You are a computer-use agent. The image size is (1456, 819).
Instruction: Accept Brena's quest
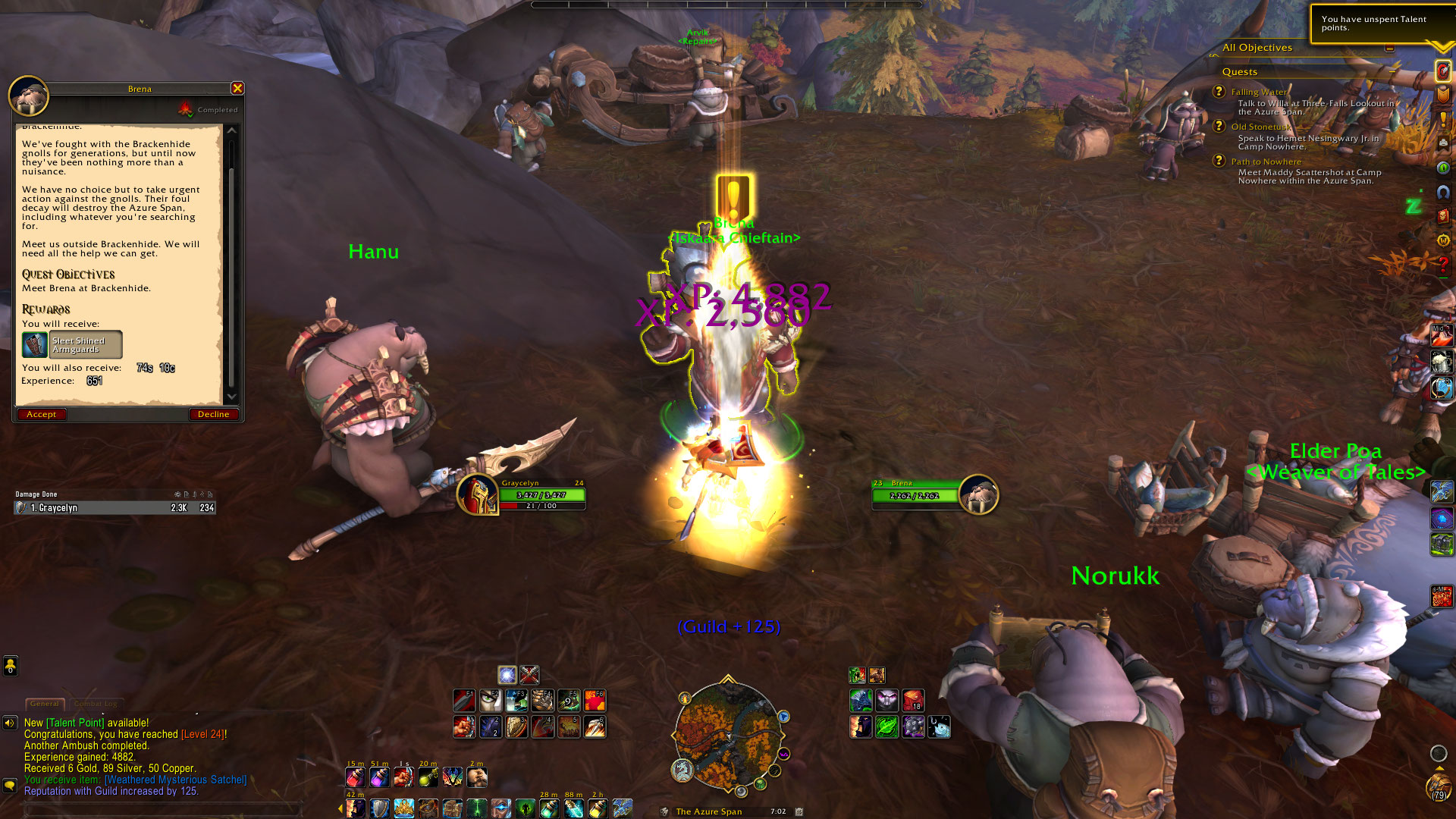pos(41,414)
